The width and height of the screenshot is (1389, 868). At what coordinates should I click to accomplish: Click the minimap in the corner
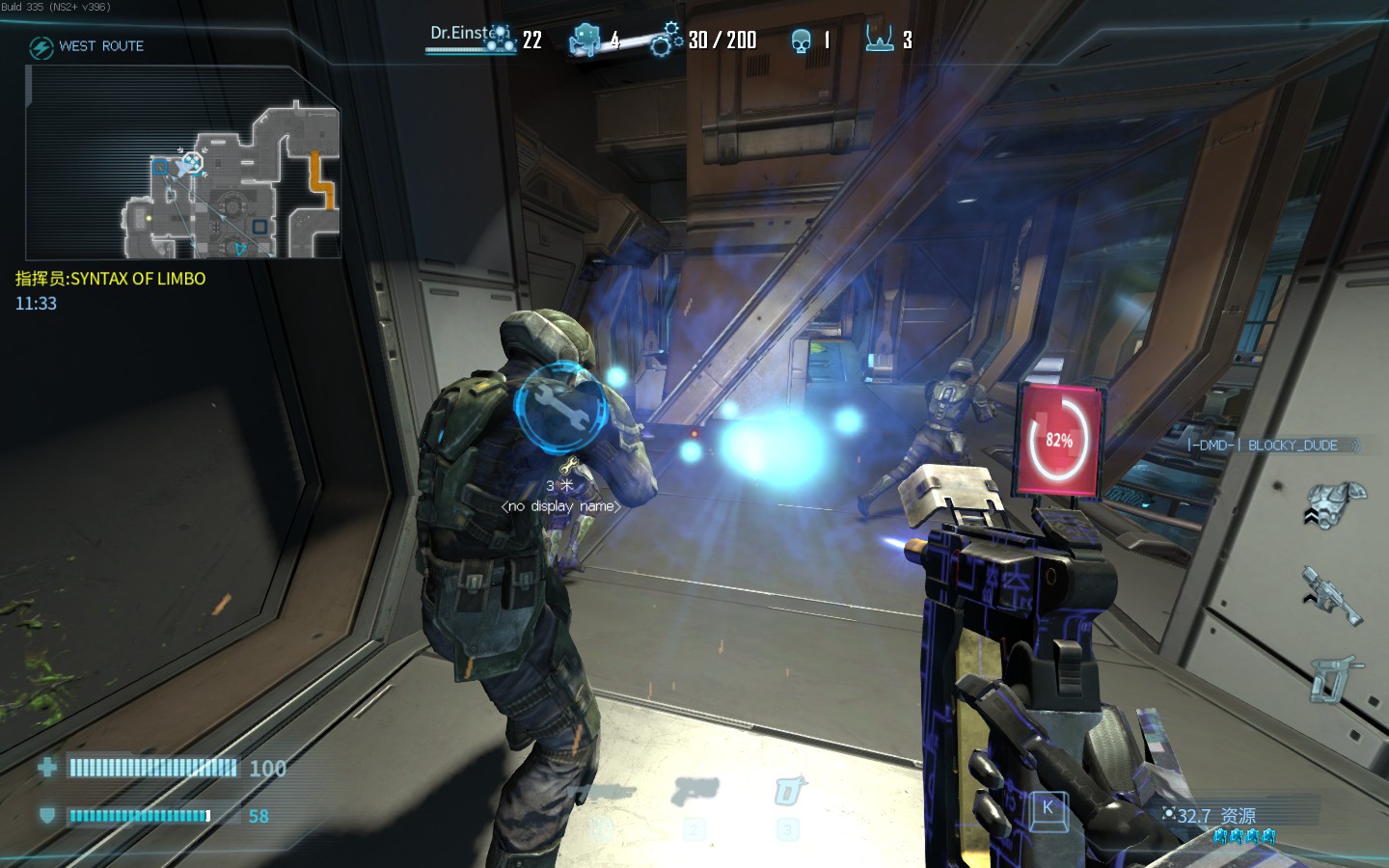[183, 162]
